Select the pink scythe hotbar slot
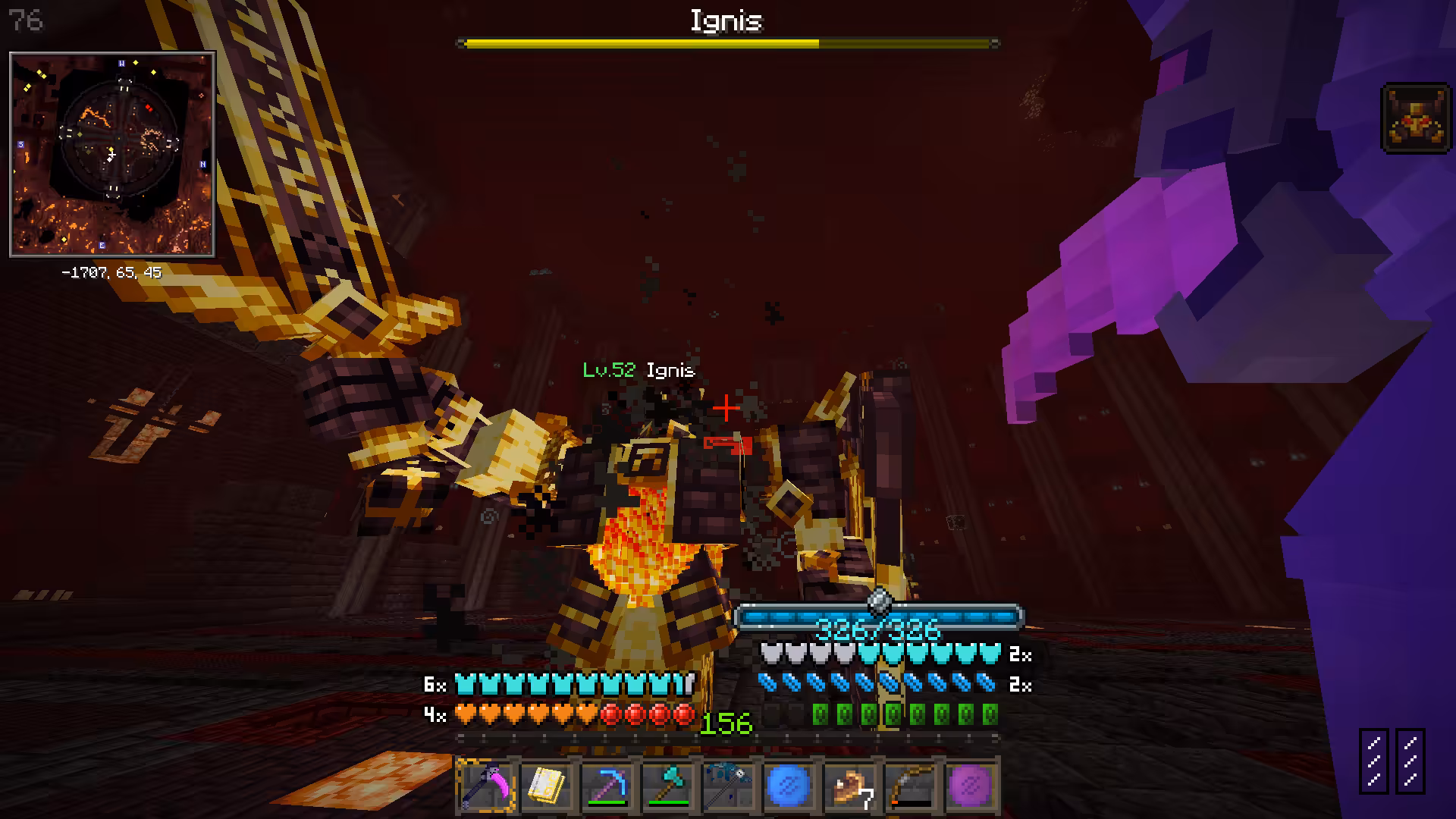 [x=486, y=786]
